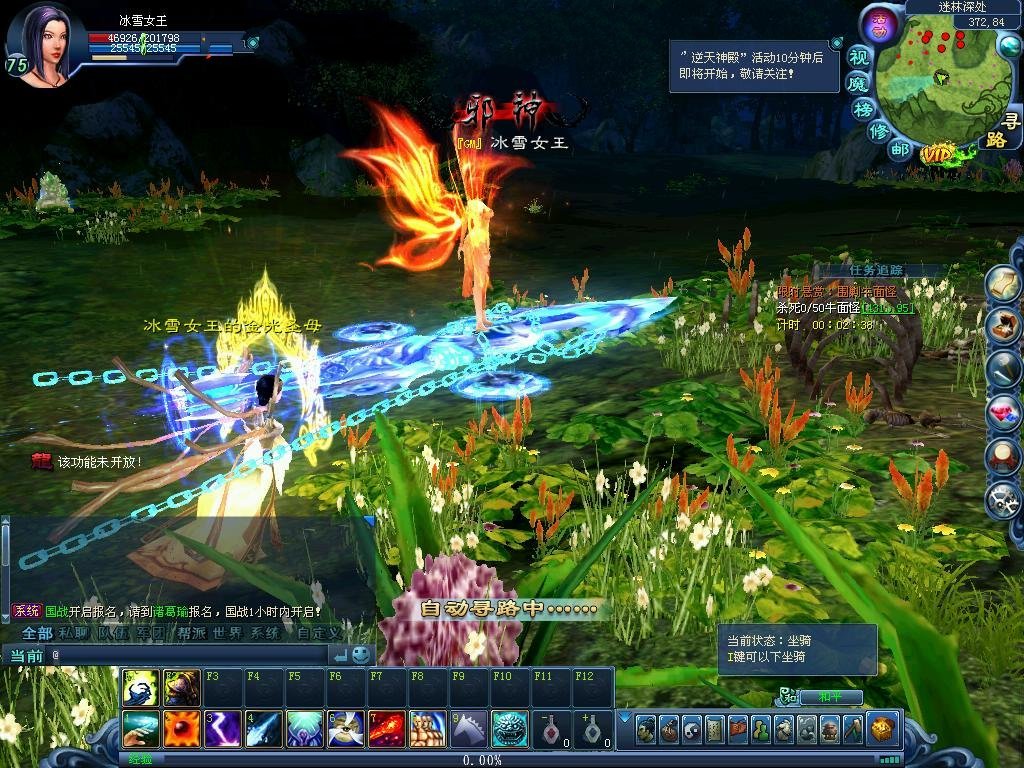
Task: Open the 邮 mail button
Action: (x=900, y=150)
